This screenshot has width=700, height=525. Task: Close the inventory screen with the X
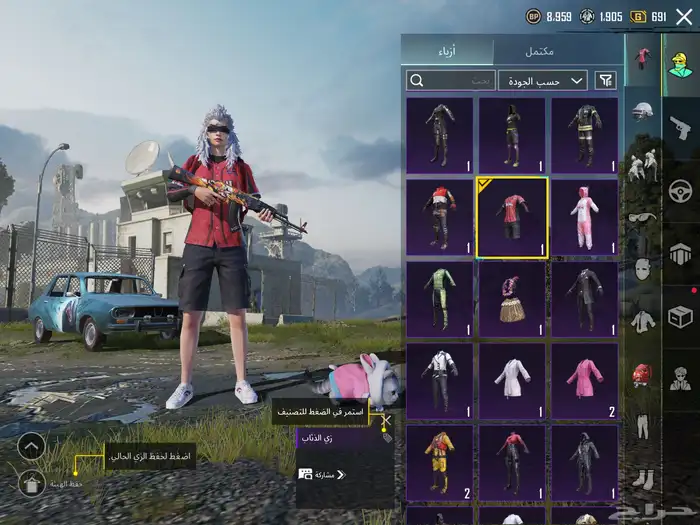684,17
